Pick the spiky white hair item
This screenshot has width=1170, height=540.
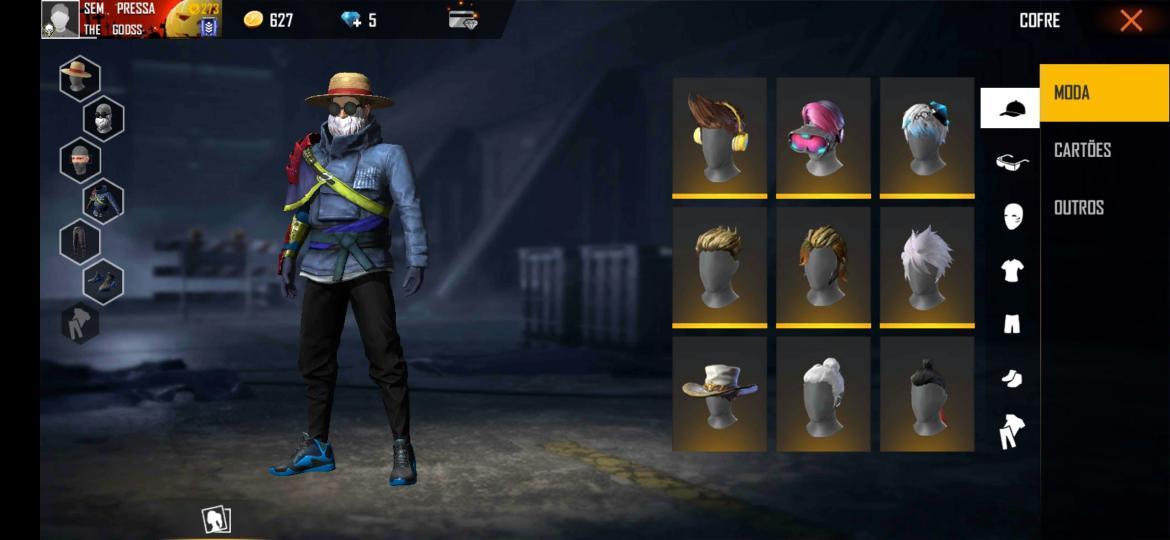coord(926,265)
